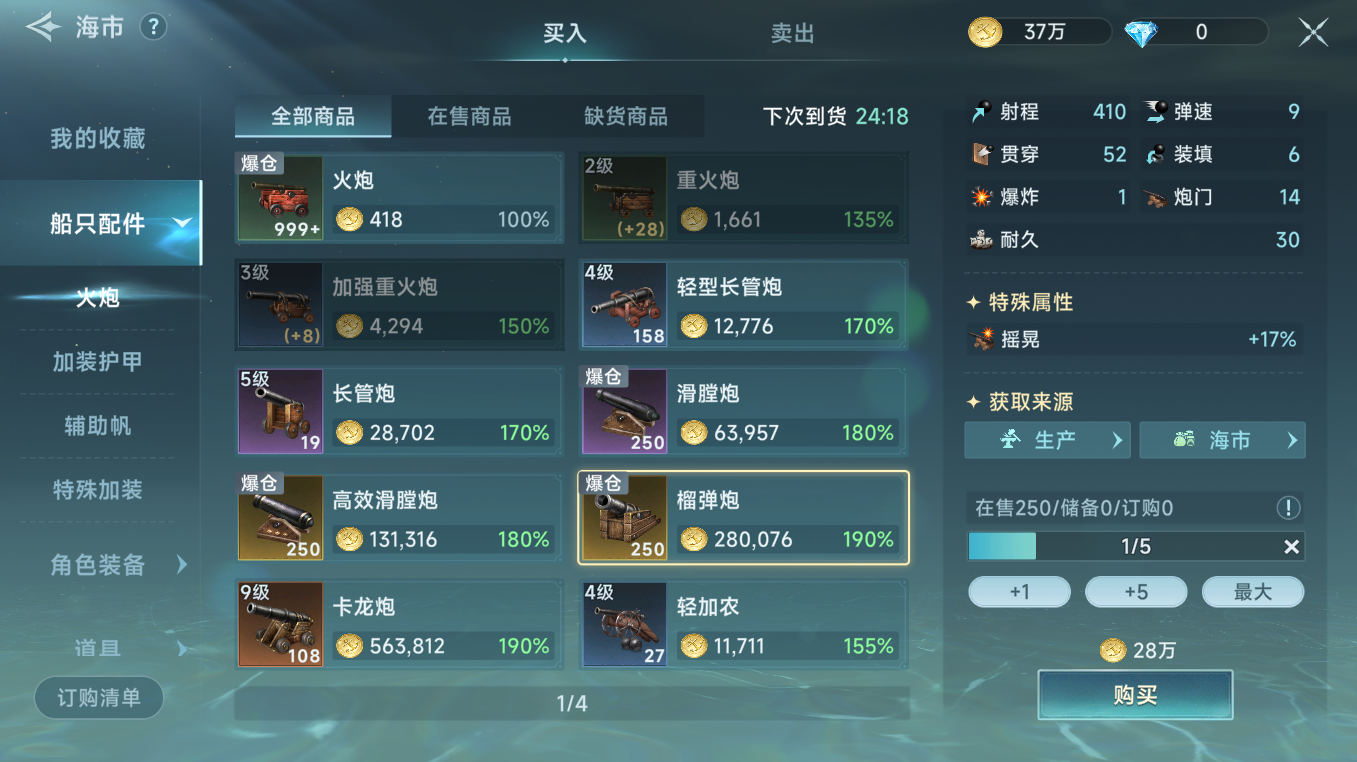This screenshot has width=1357, height=762.
Task: Click the diamond currency icon
Action: point(1140,31)
